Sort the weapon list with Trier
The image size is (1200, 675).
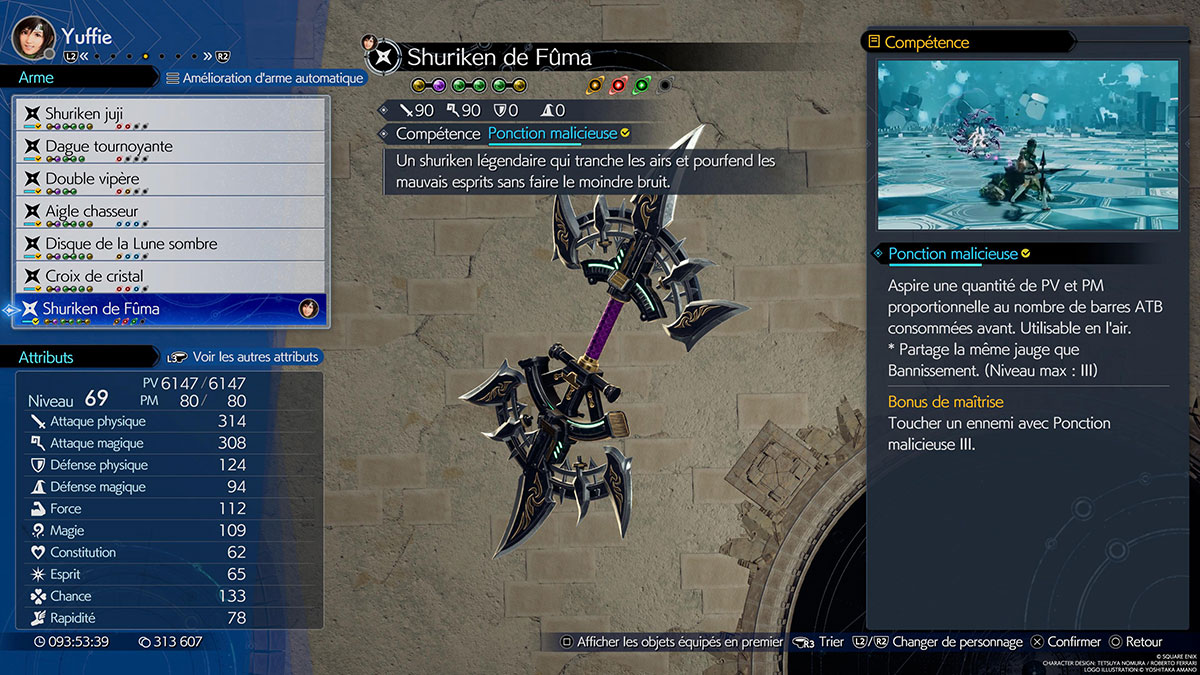click(x=820, y=642)
